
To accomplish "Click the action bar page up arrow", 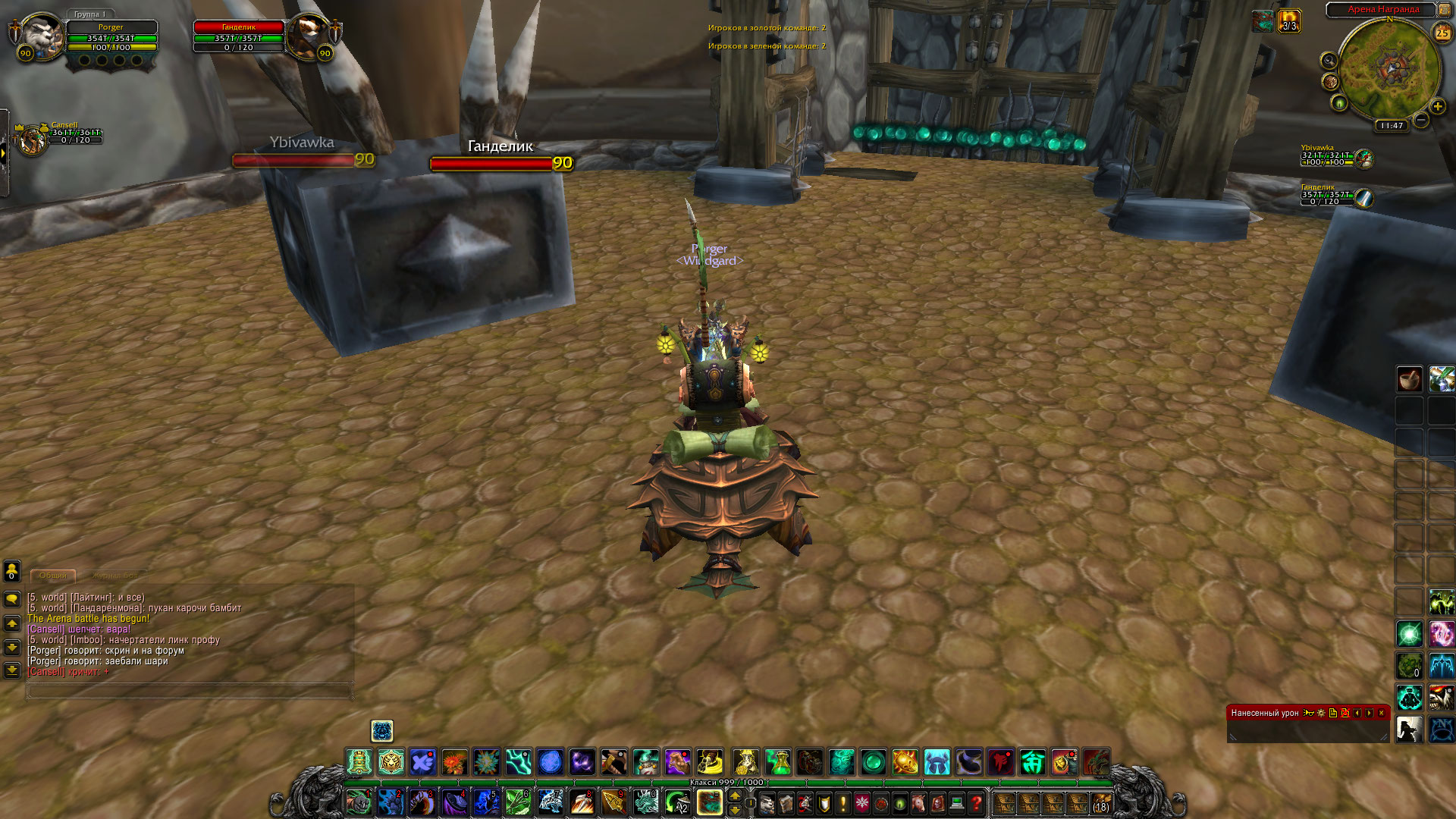I will (x=735, y=795).
